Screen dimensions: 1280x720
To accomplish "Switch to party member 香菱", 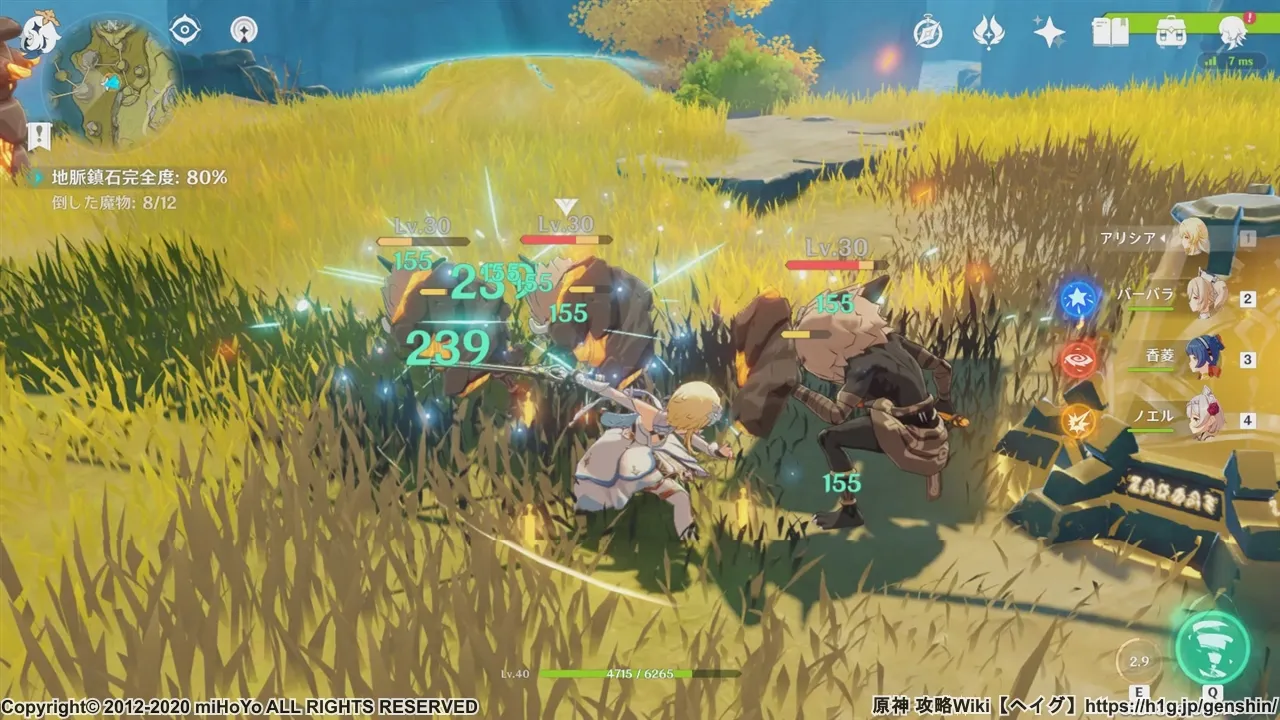I will [x=1206, y=357].
